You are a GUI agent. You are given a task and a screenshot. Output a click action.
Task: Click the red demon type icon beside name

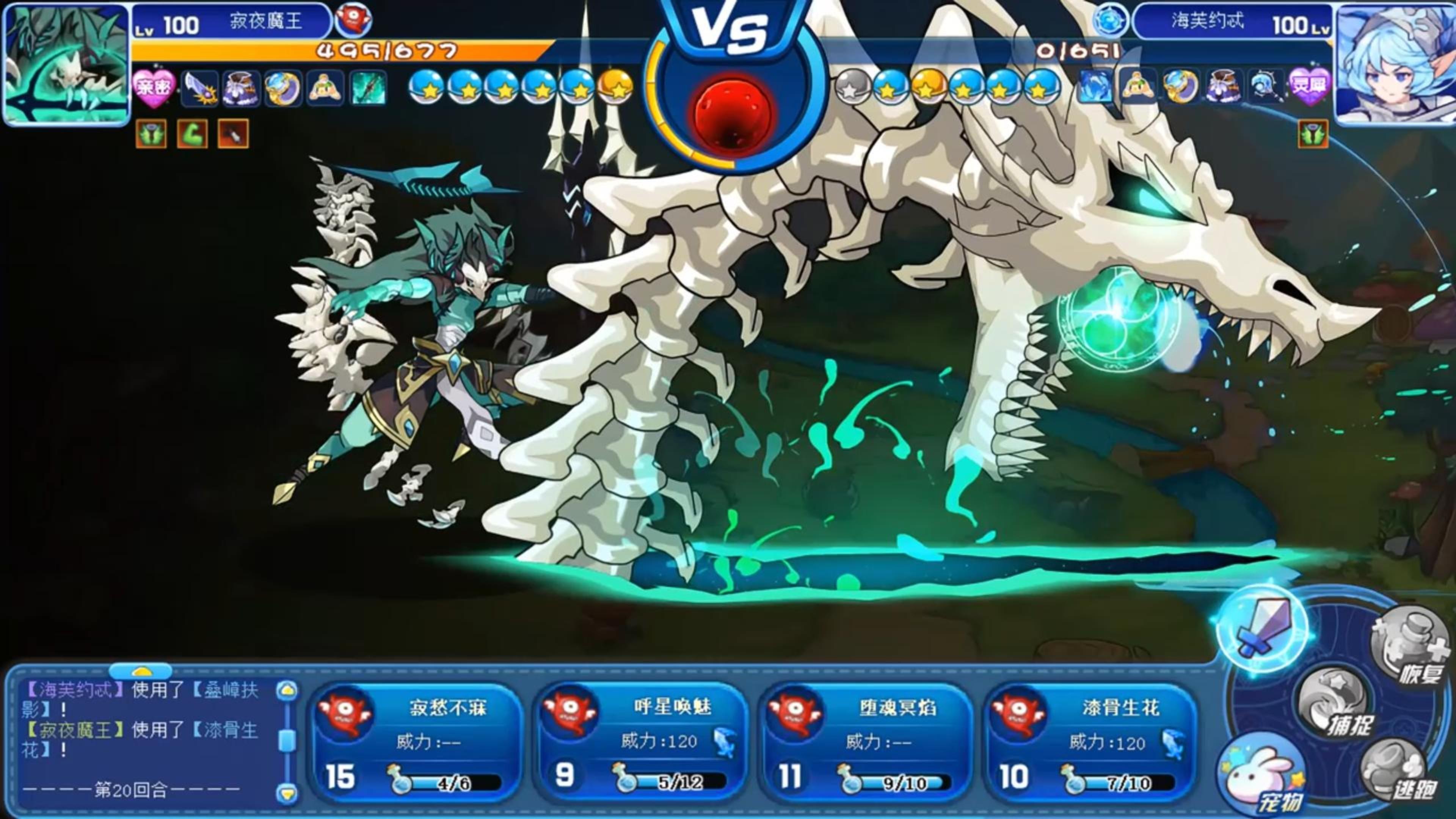[x=353, y=20]
